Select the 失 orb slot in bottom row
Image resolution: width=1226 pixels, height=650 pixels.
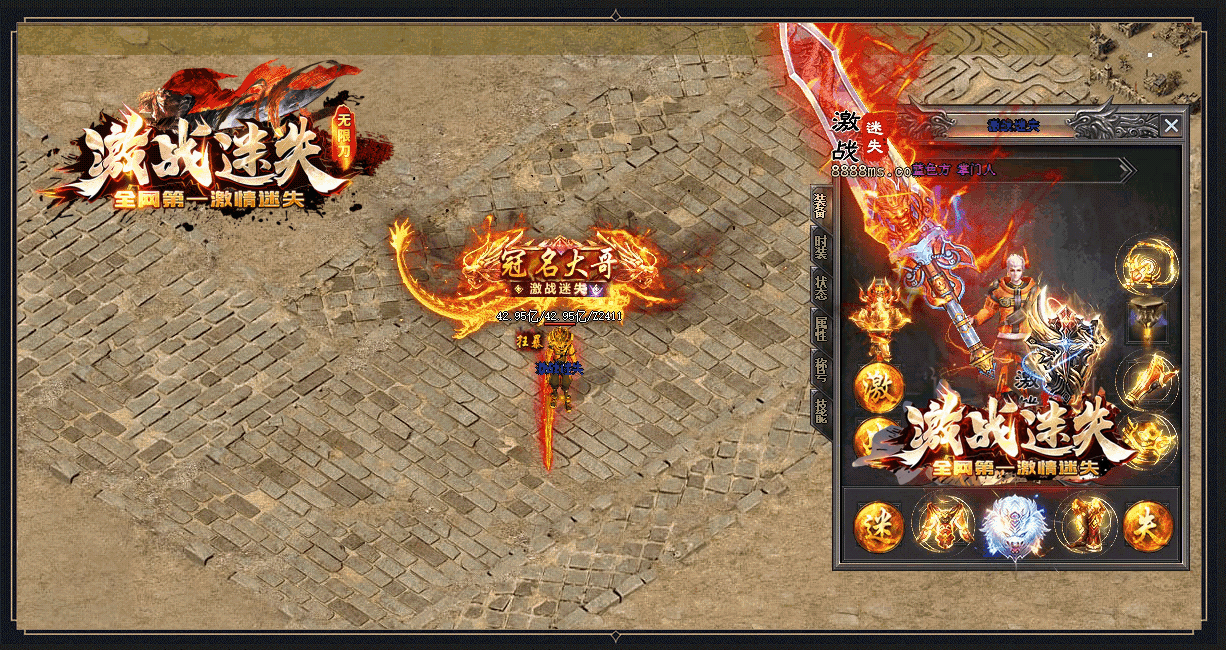click(x=1147, y=526)
